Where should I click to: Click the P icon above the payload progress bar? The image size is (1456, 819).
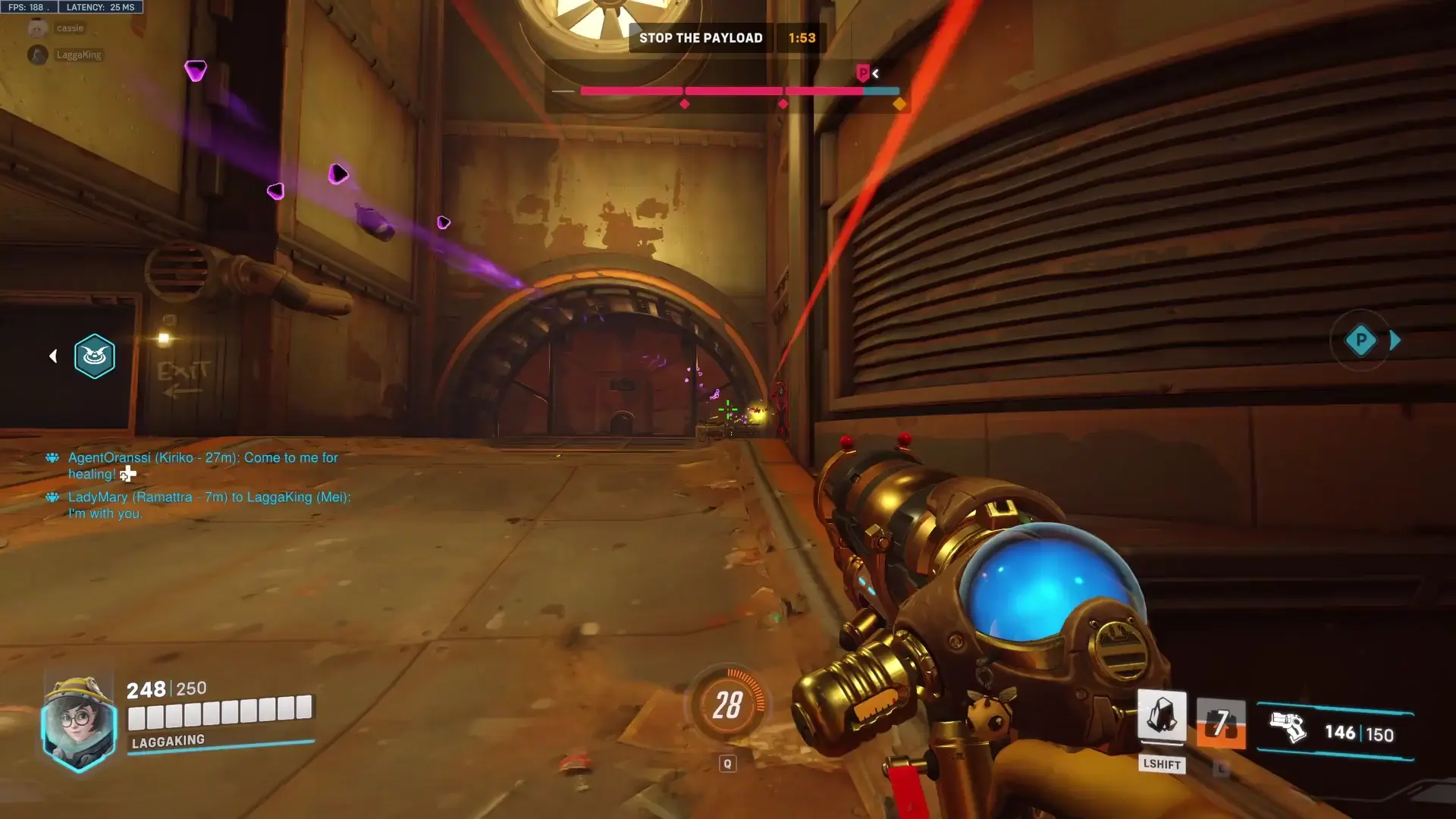pos(862,74)
